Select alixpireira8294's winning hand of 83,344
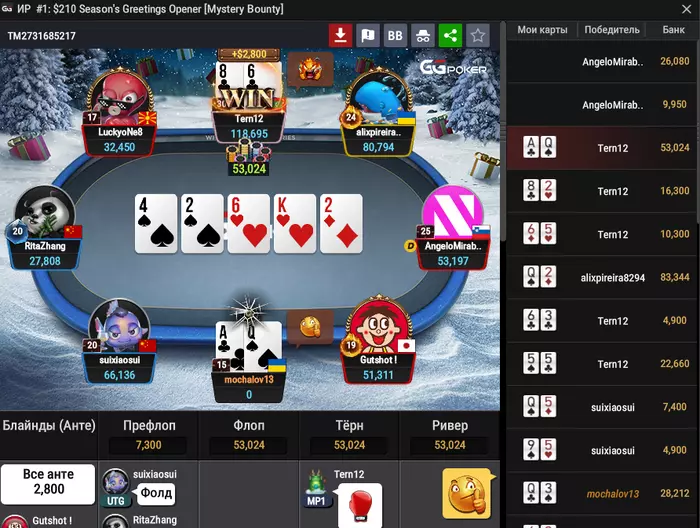Screen dimensions: 700x528 [x=603, y=278]
